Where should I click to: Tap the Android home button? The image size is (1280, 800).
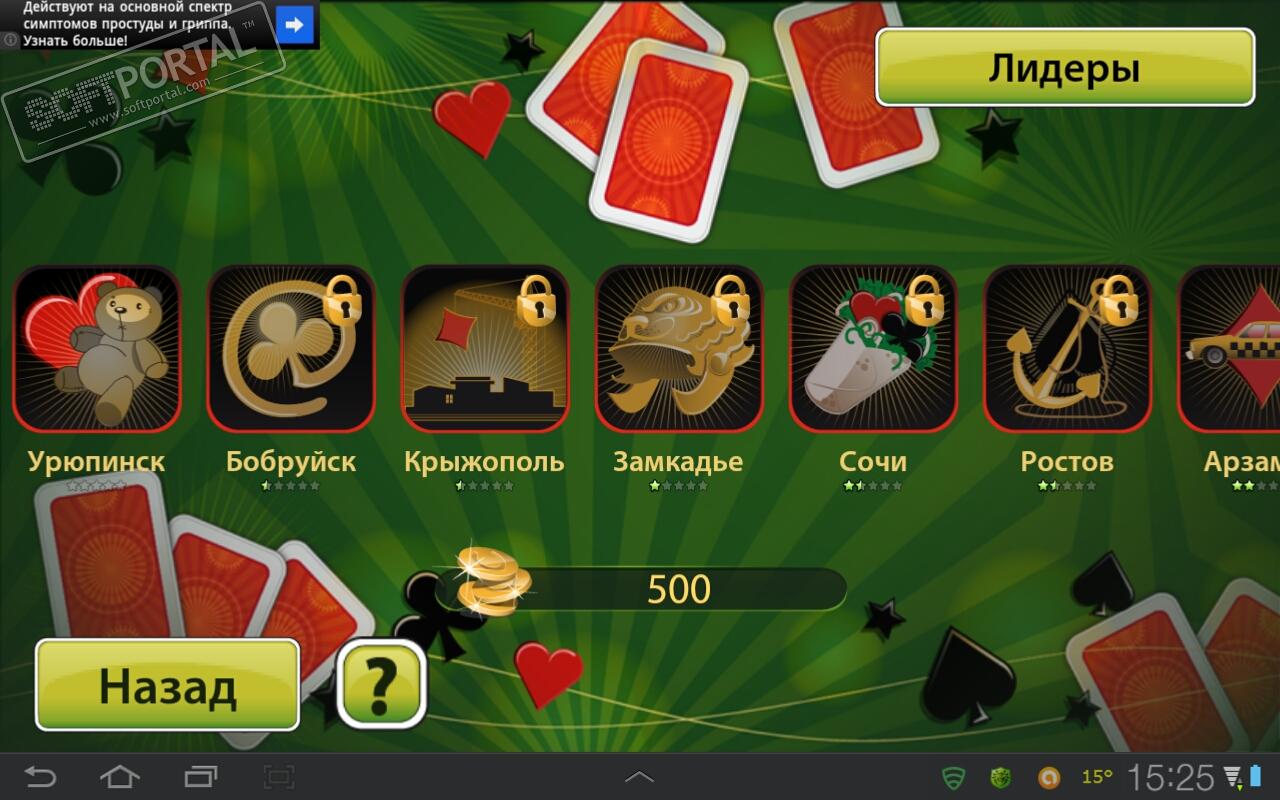[120, 777]
